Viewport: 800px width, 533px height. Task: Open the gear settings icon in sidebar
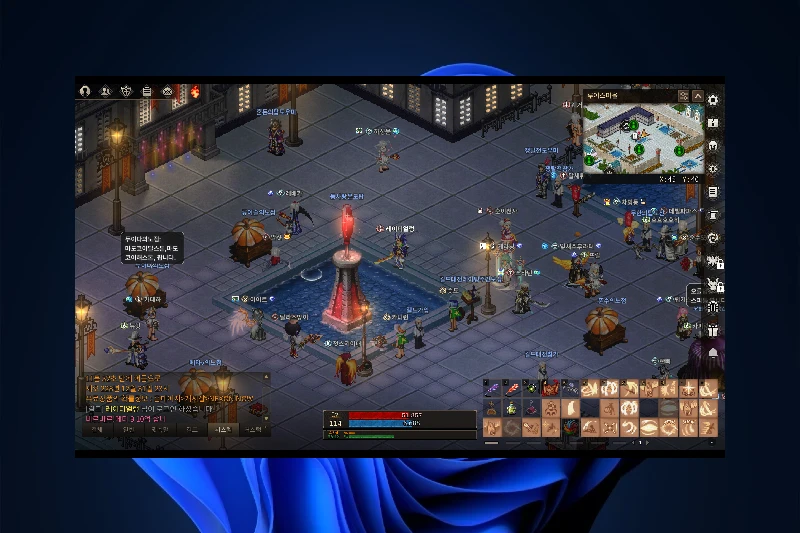coord(713,99)
